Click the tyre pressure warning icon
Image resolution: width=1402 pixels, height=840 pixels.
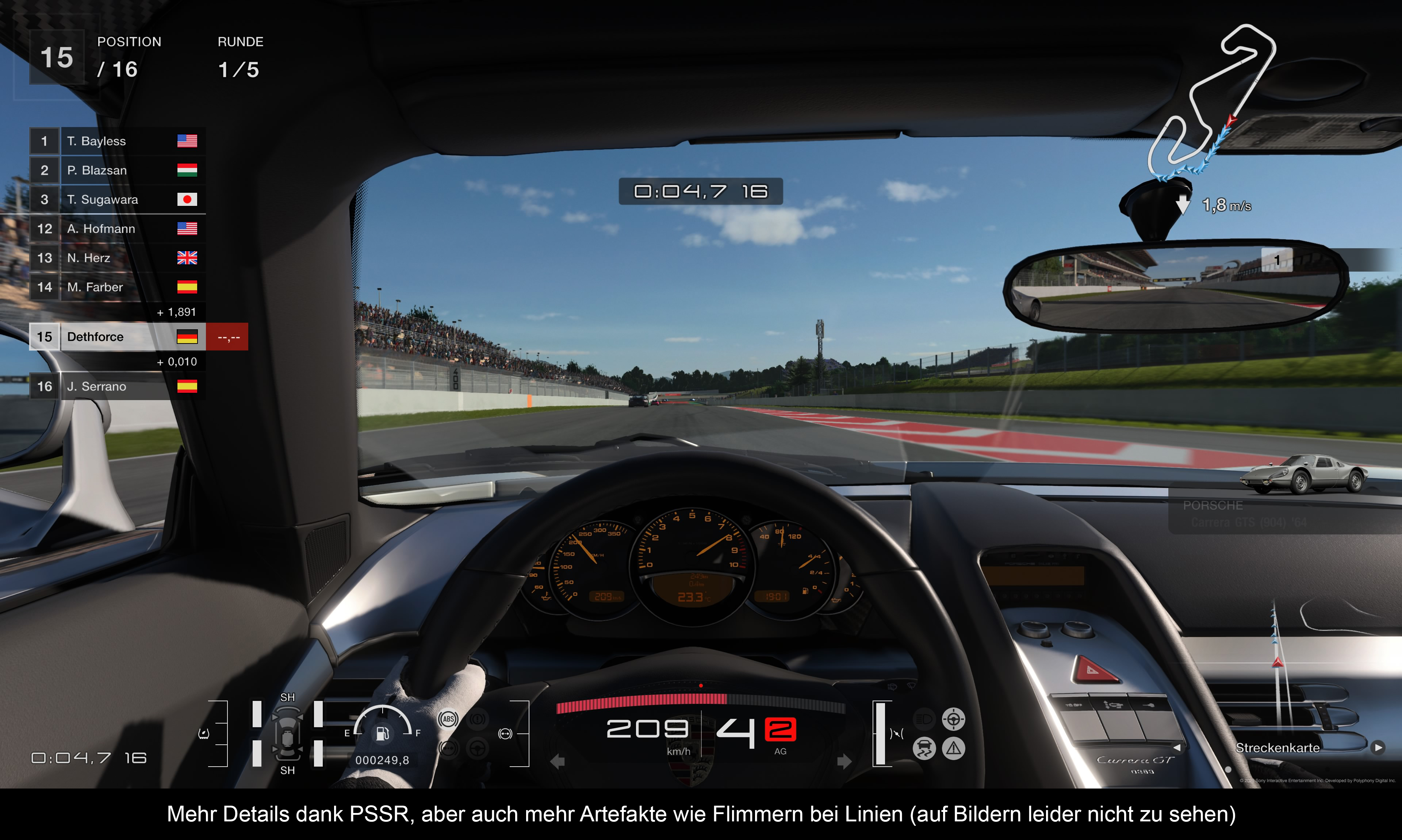204,733
